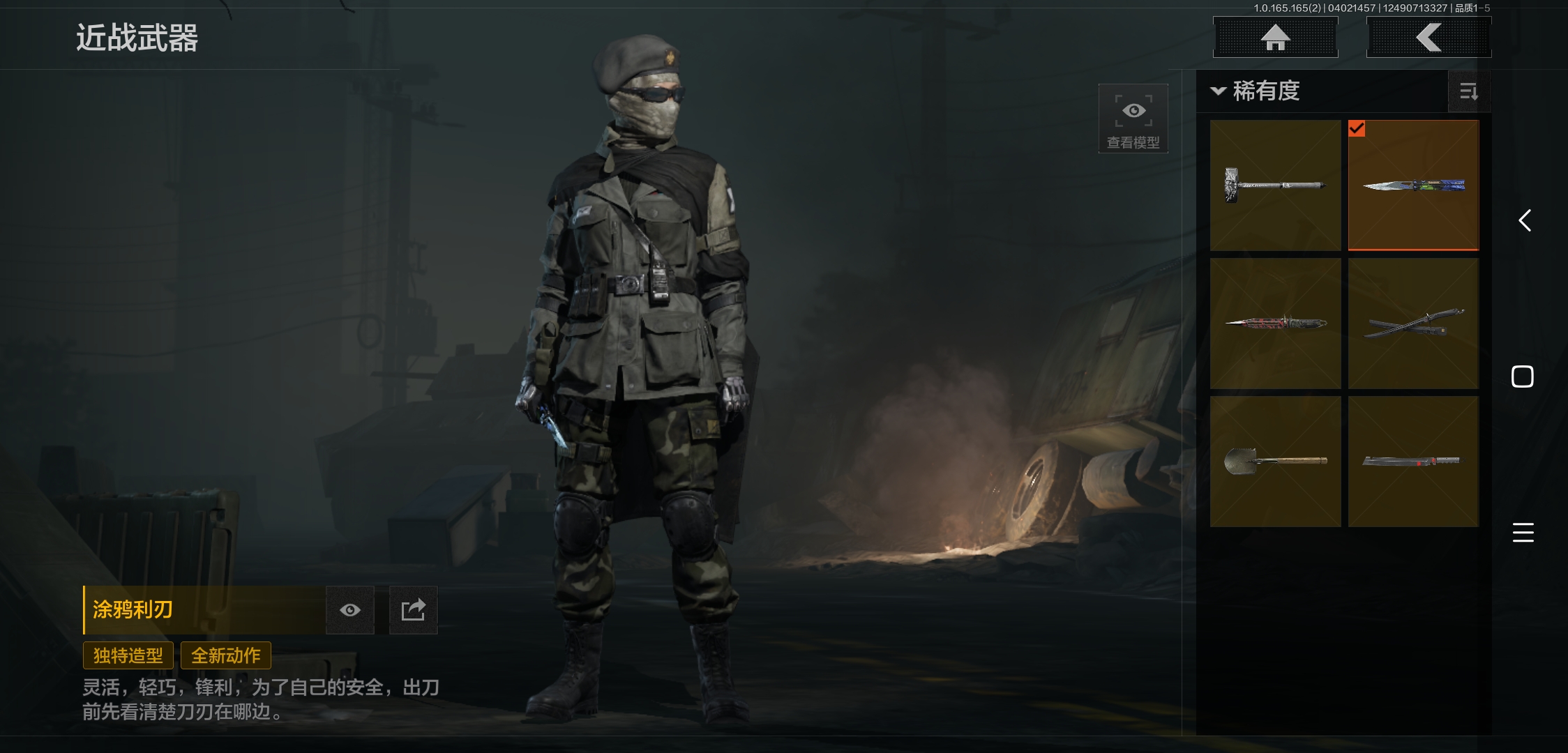
Task: Return to the home screen
Action: tap(1275, 37)
